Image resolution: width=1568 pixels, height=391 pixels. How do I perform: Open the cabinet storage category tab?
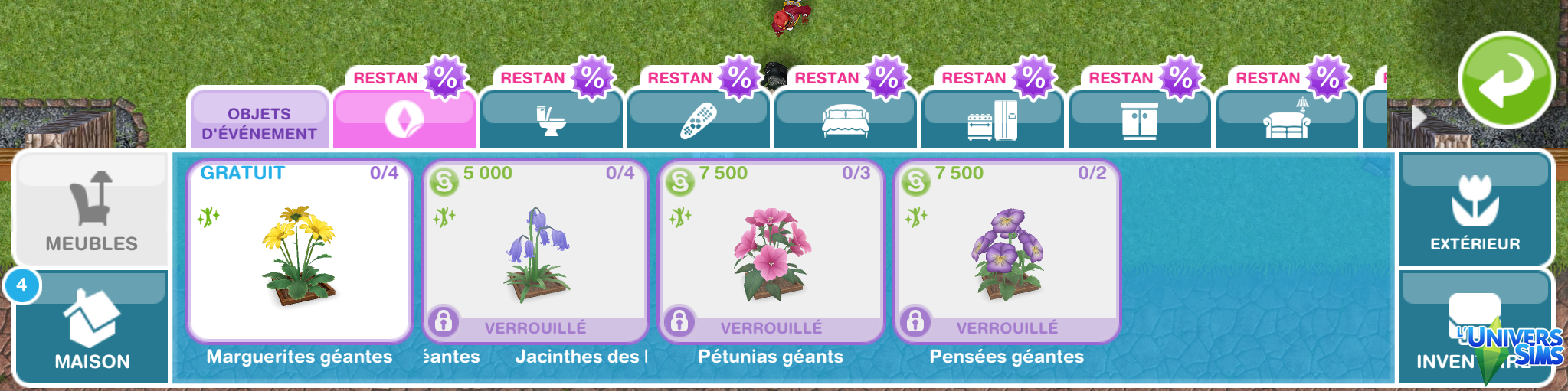click(x=1139, y=120)
